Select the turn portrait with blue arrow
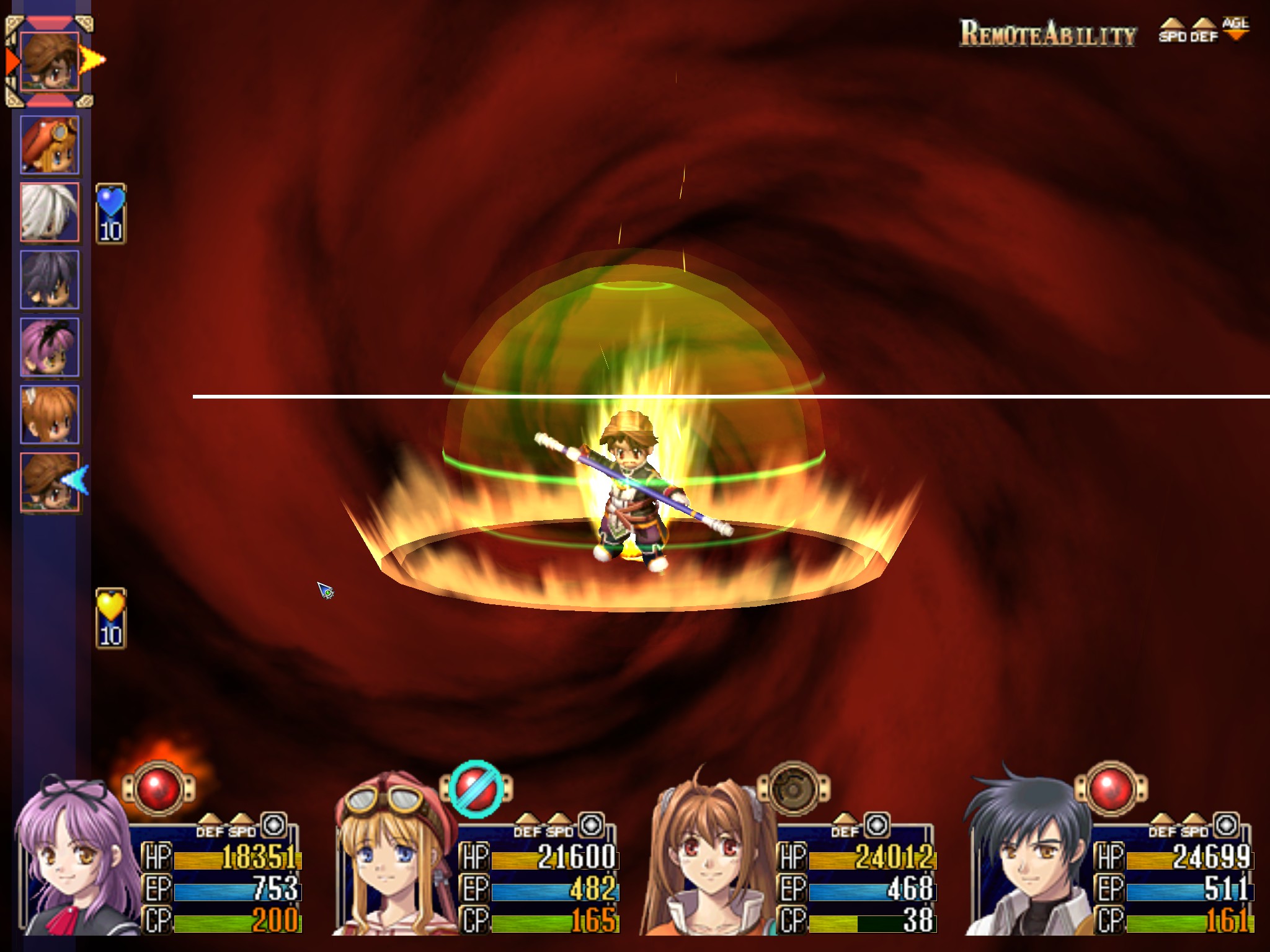1270x952 pixels. coord(50,482)
